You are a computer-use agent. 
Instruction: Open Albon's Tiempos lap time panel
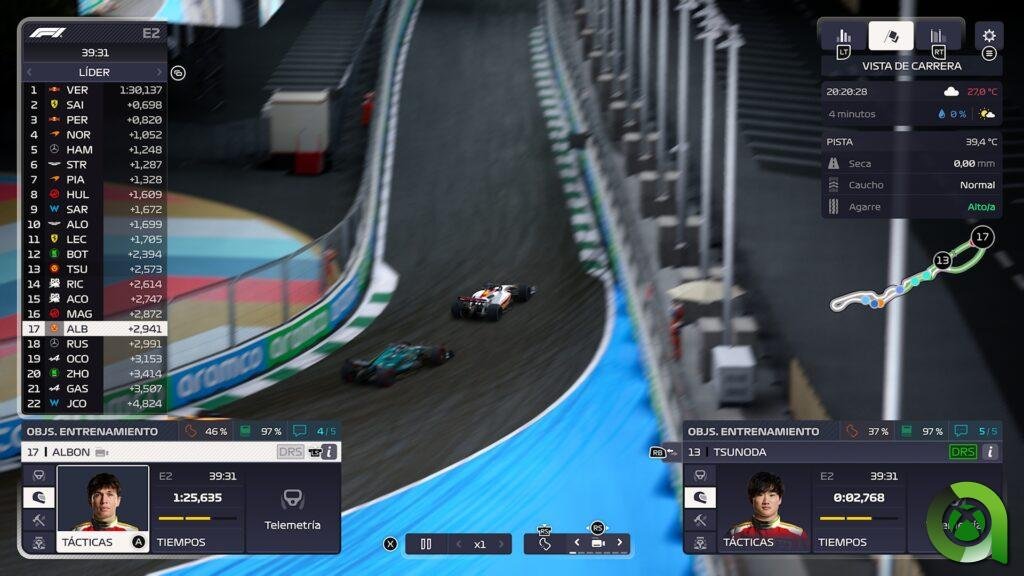(197, 508)
